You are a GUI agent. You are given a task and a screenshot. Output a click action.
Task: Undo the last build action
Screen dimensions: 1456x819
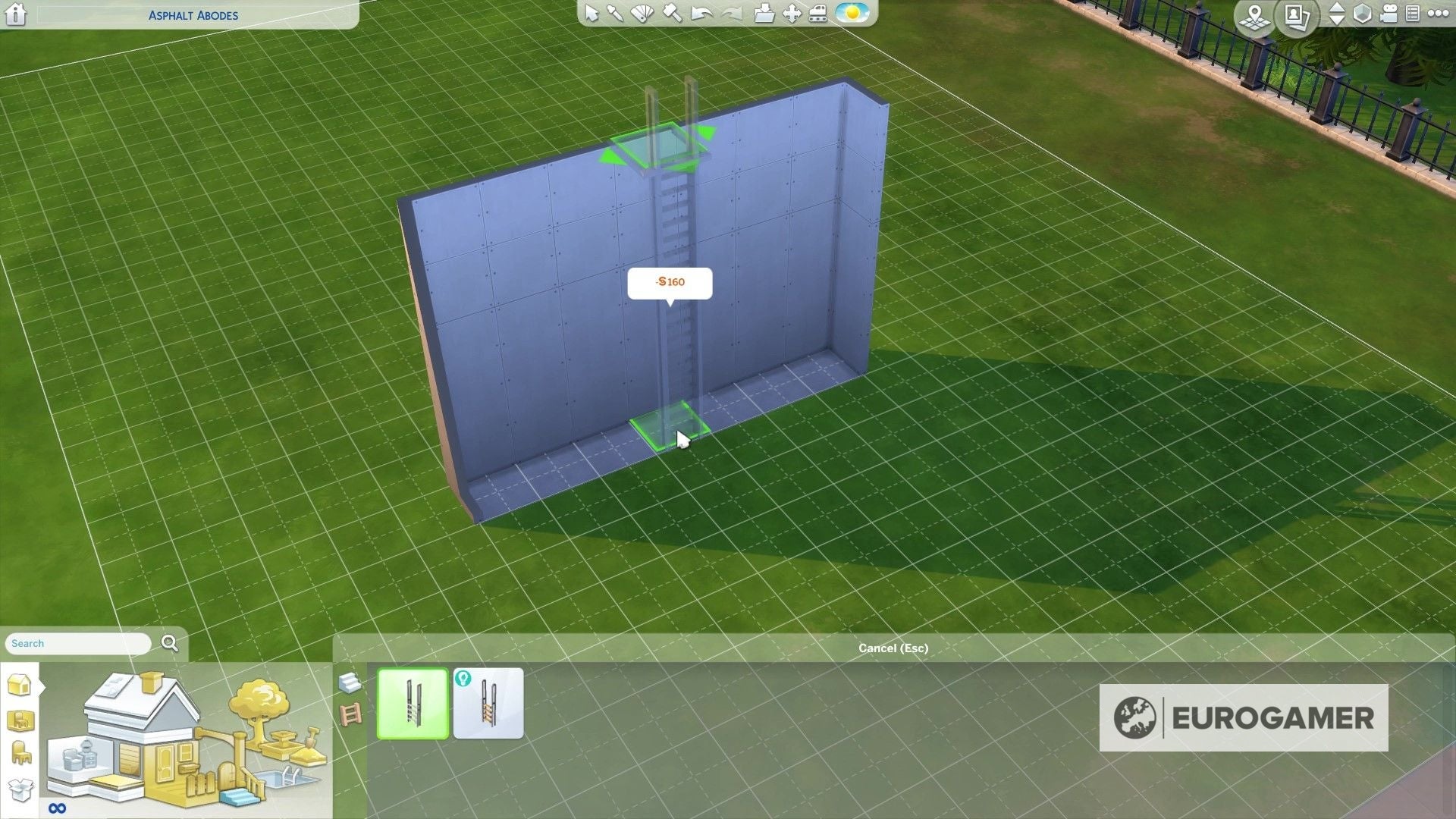point(701,14)
